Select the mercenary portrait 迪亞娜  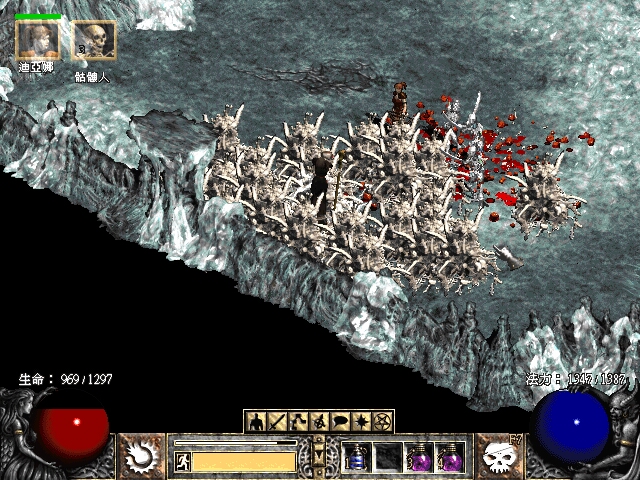pos(37,40)
